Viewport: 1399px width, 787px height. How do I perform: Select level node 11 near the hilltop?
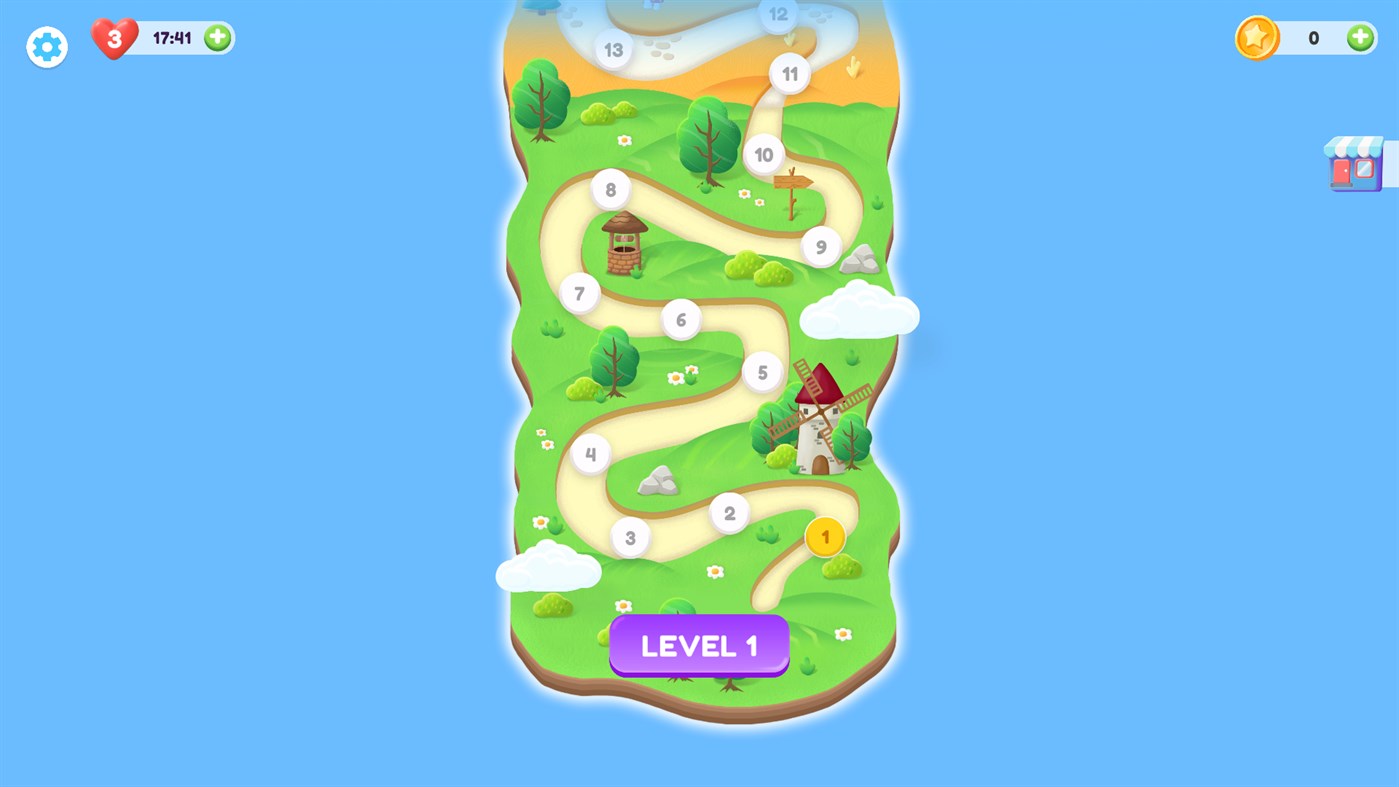(789, 73)
